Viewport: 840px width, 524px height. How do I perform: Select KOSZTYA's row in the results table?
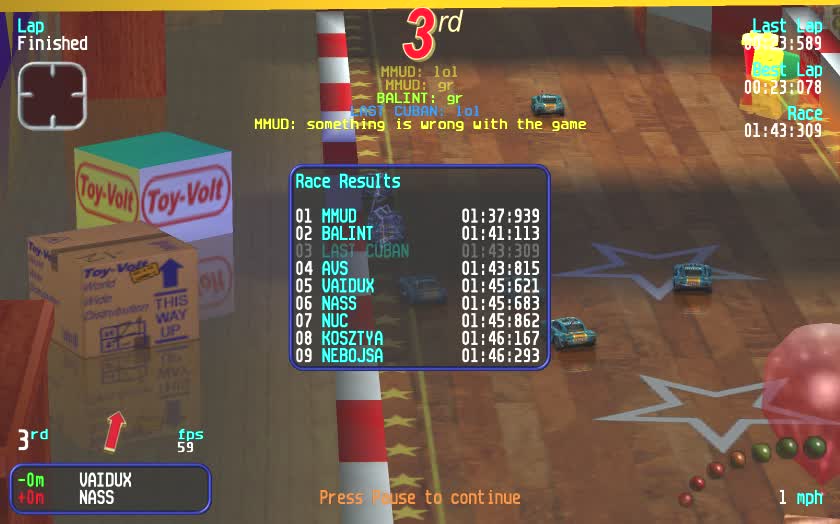[x=418, y=338]
